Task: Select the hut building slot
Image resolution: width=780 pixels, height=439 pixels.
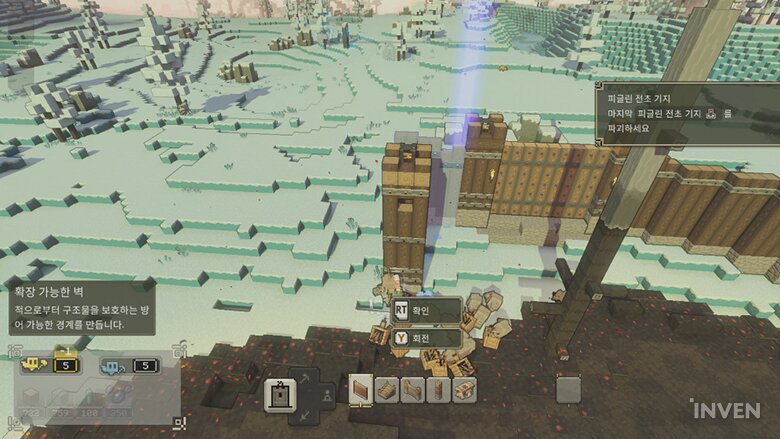Action: (463, 390)
